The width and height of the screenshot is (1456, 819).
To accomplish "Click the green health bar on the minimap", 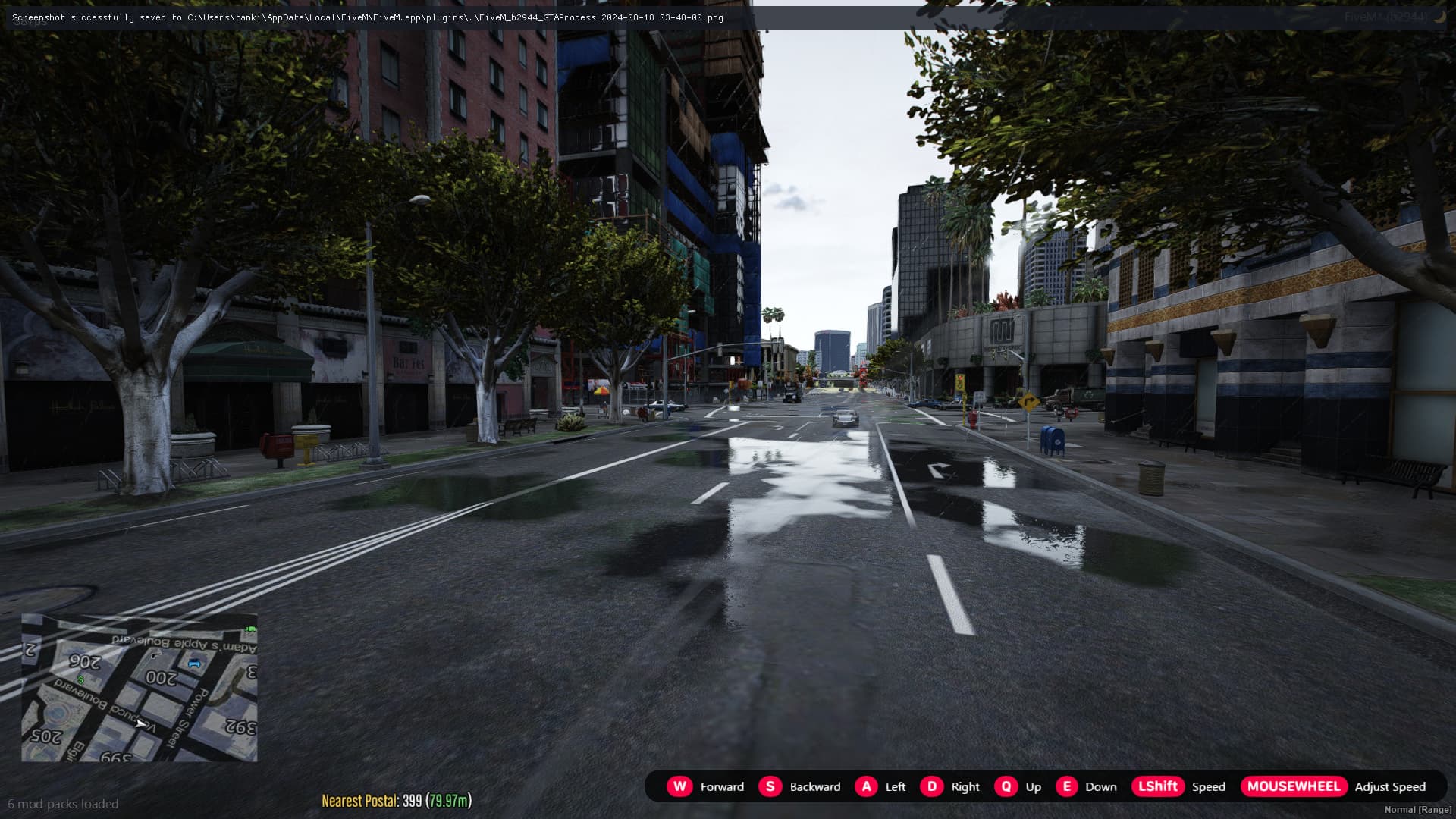I will point(249,629).
